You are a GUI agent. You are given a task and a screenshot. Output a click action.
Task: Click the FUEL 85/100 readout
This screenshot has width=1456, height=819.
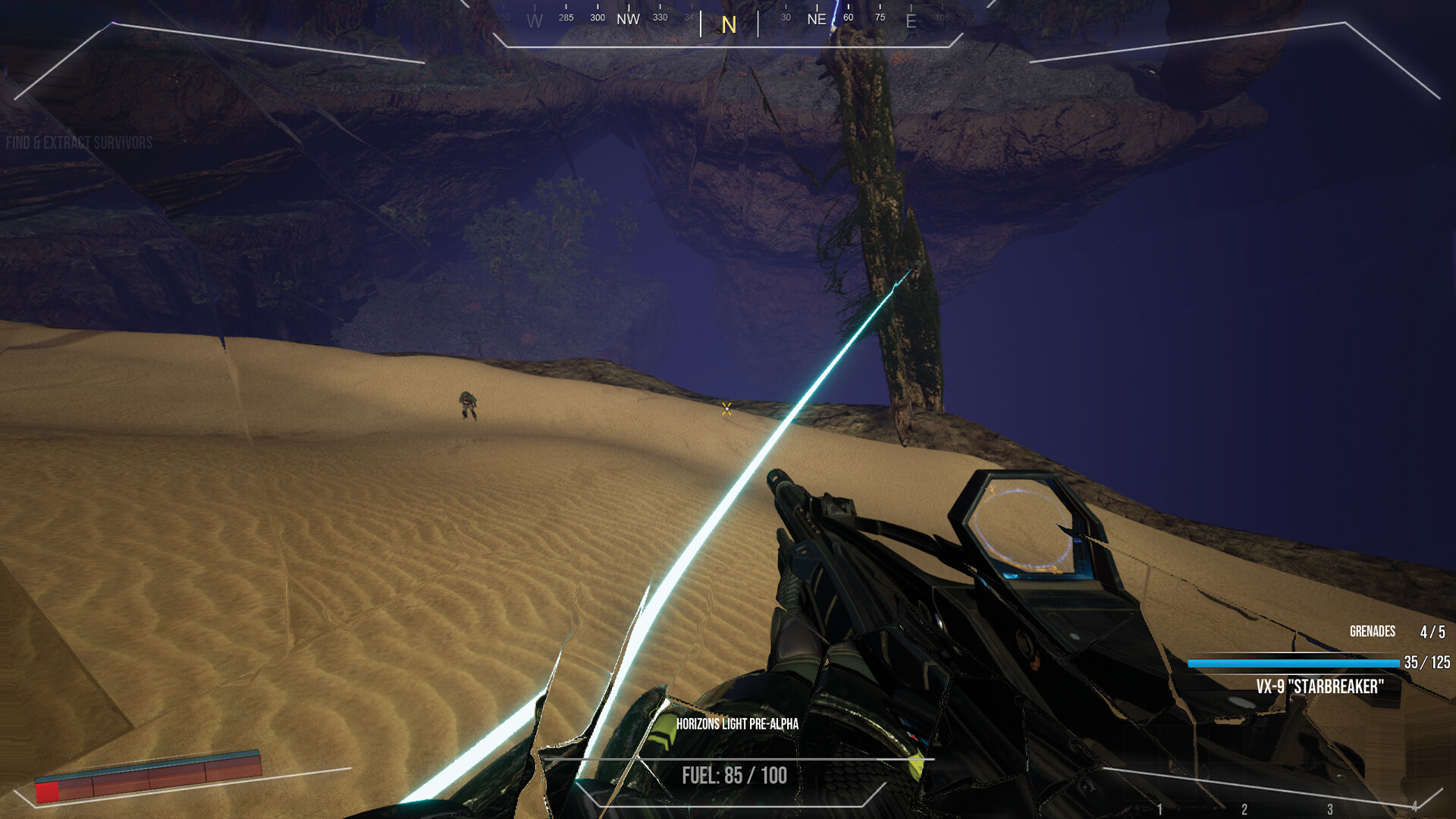click(733, 775)
